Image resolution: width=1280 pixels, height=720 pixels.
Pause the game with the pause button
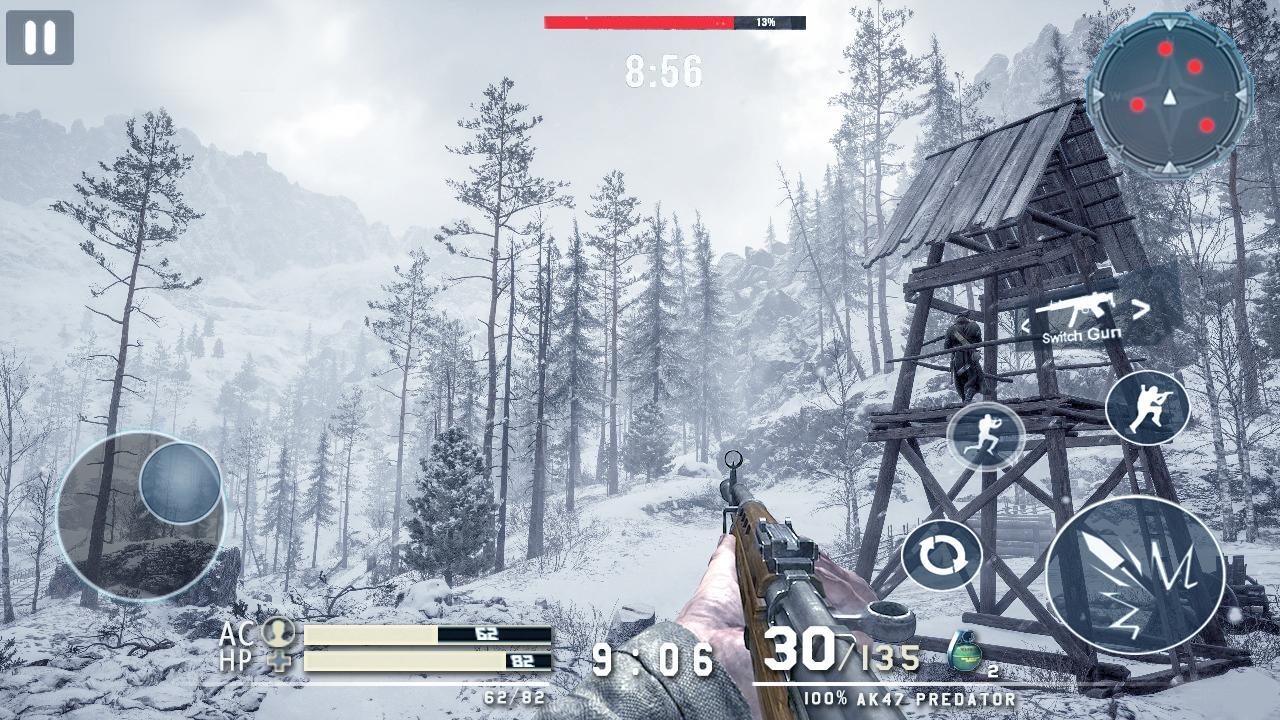point(40,38)
